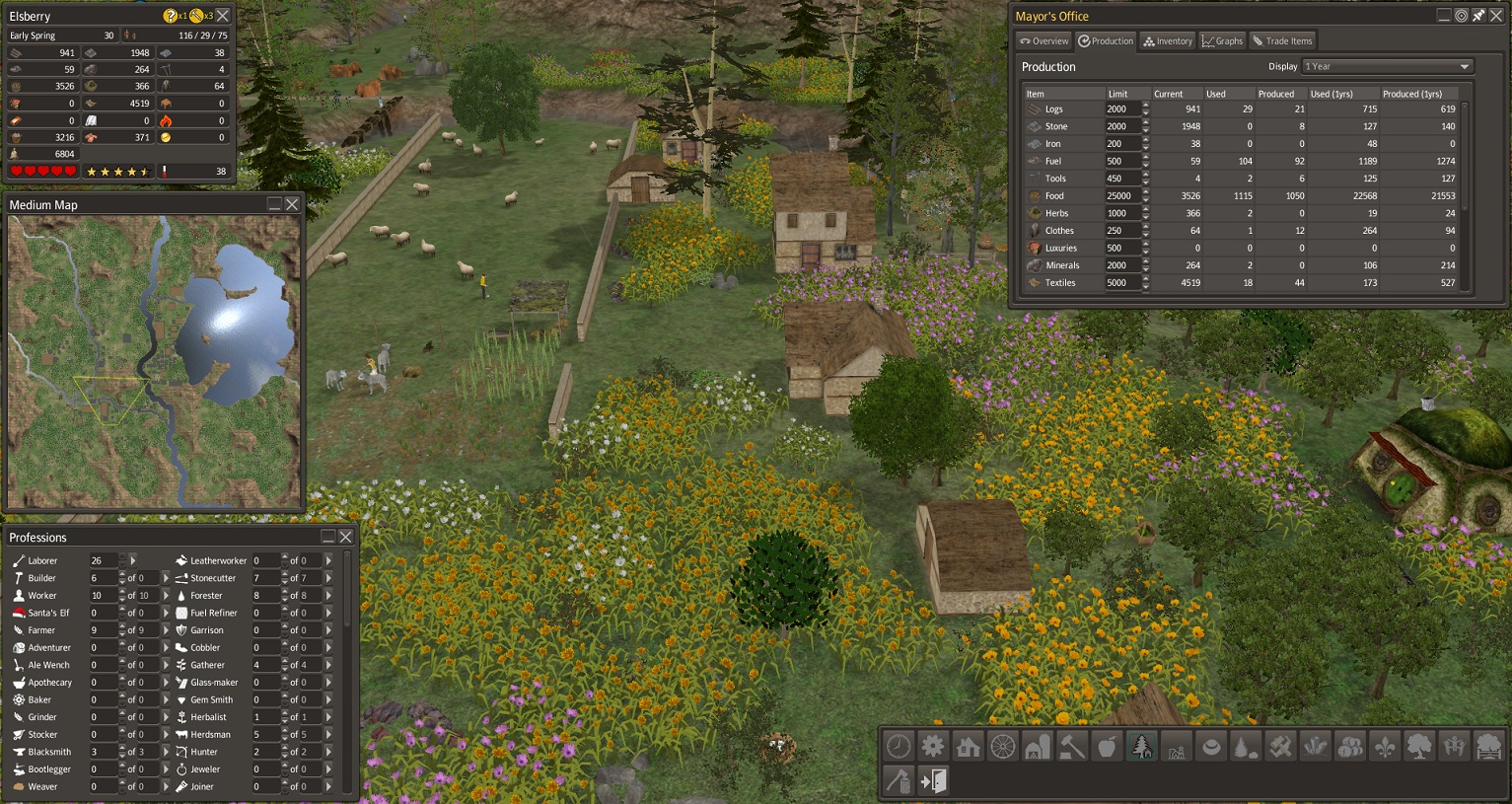This screenshot has width=1512, height=804.
Task: Click the door exit toolbar button
Action: (x=933, y=781)
